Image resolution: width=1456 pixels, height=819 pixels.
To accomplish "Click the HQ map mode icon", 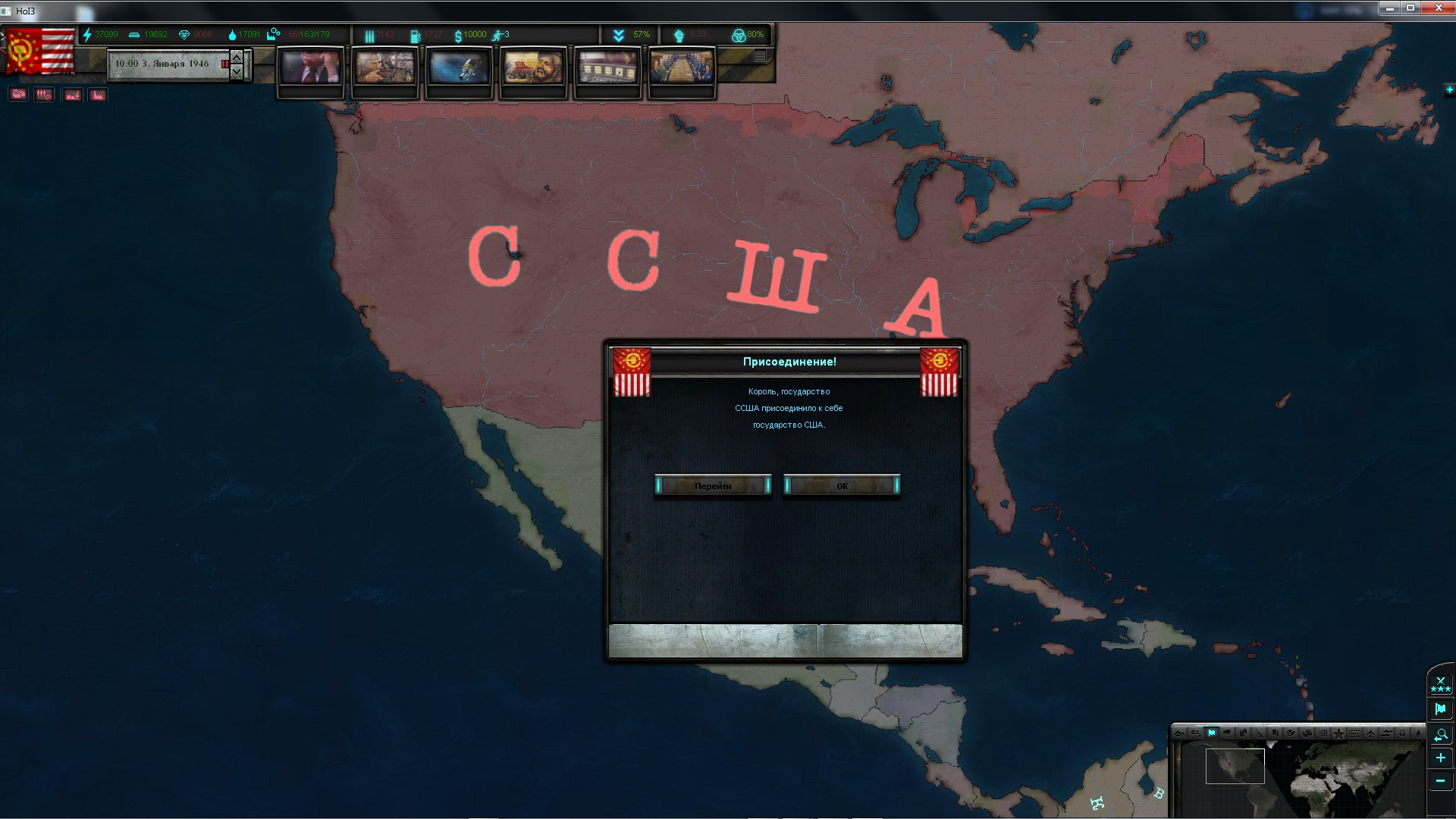I will (x=1355, y=734).
